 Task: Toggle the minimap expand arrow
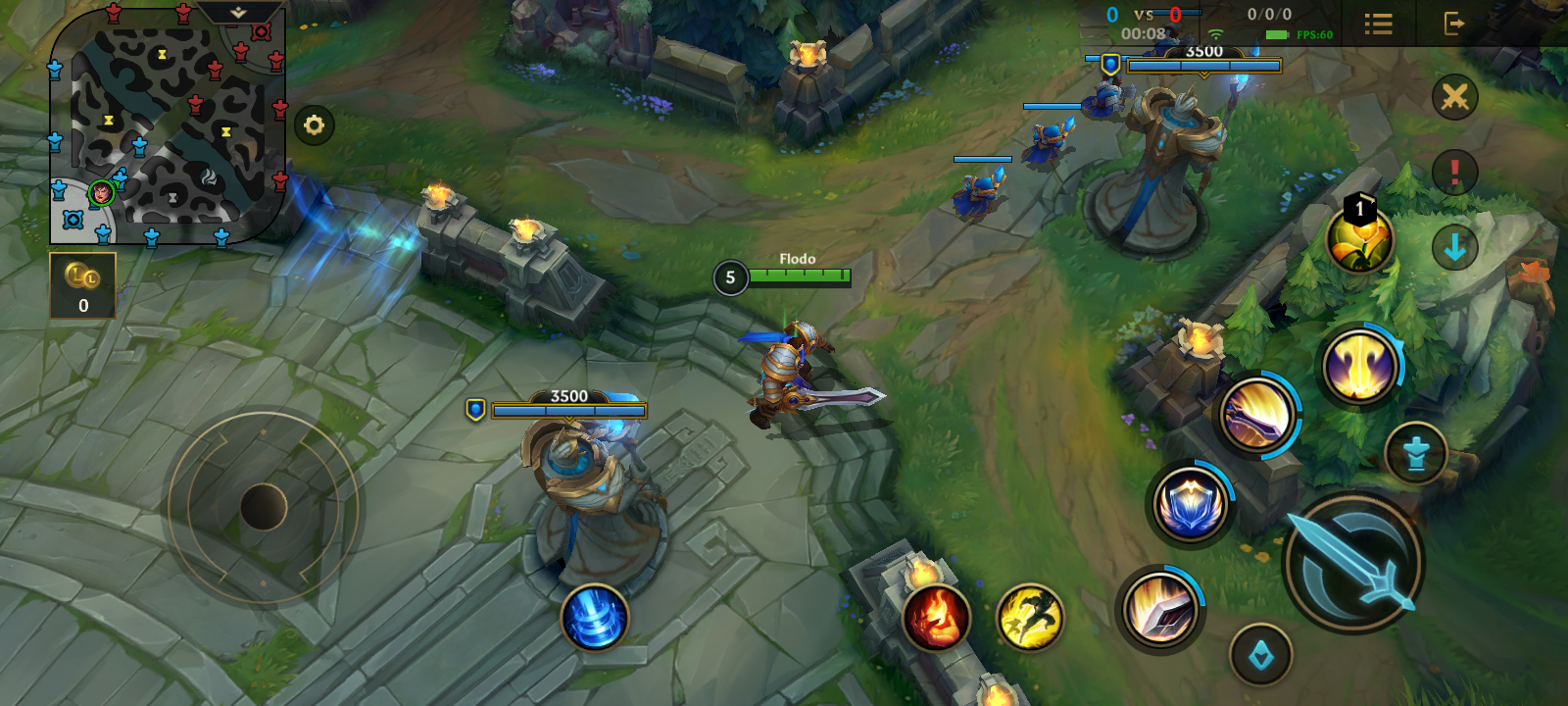pos(239,13)
